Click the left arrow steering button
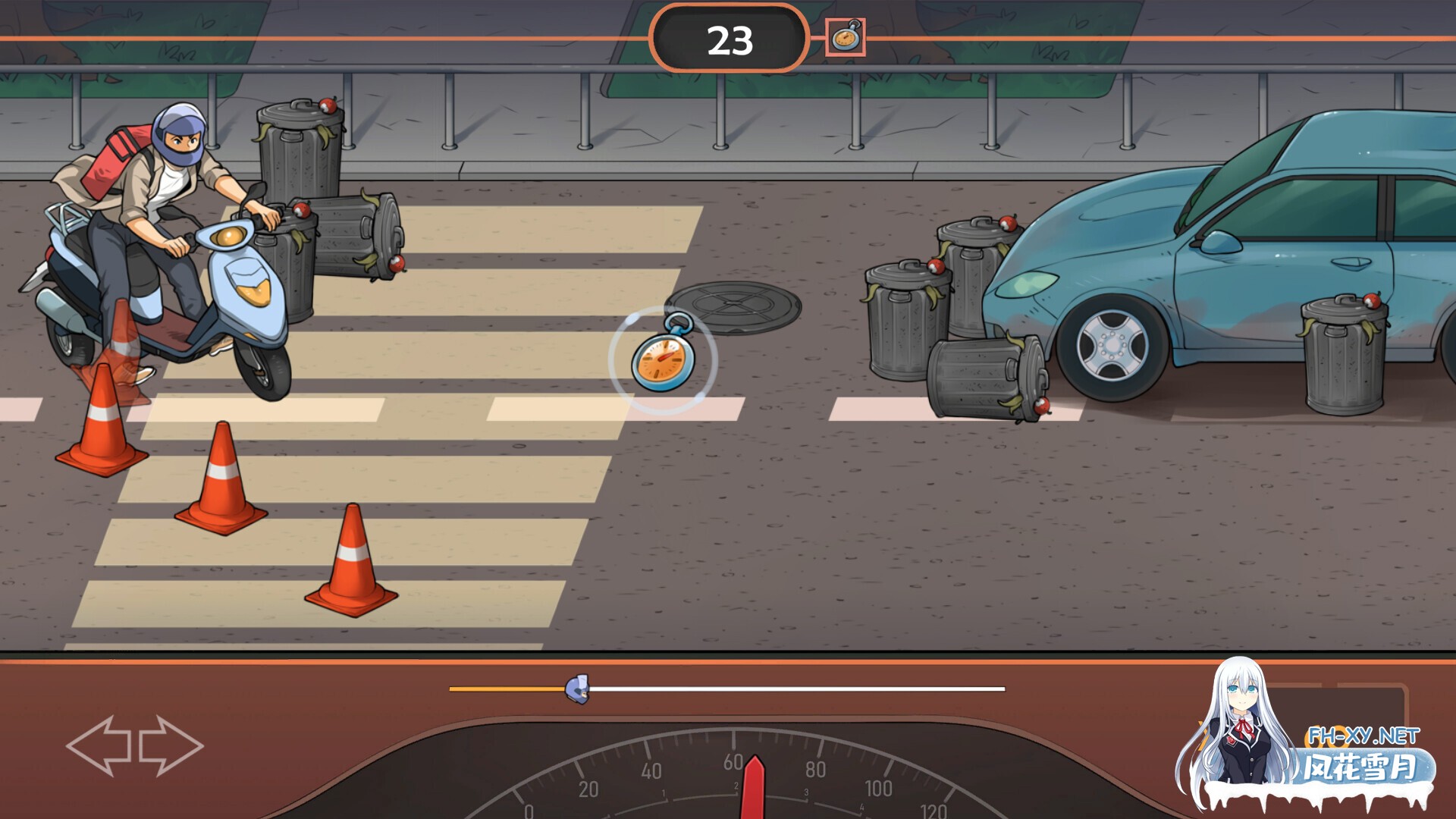 99,746
